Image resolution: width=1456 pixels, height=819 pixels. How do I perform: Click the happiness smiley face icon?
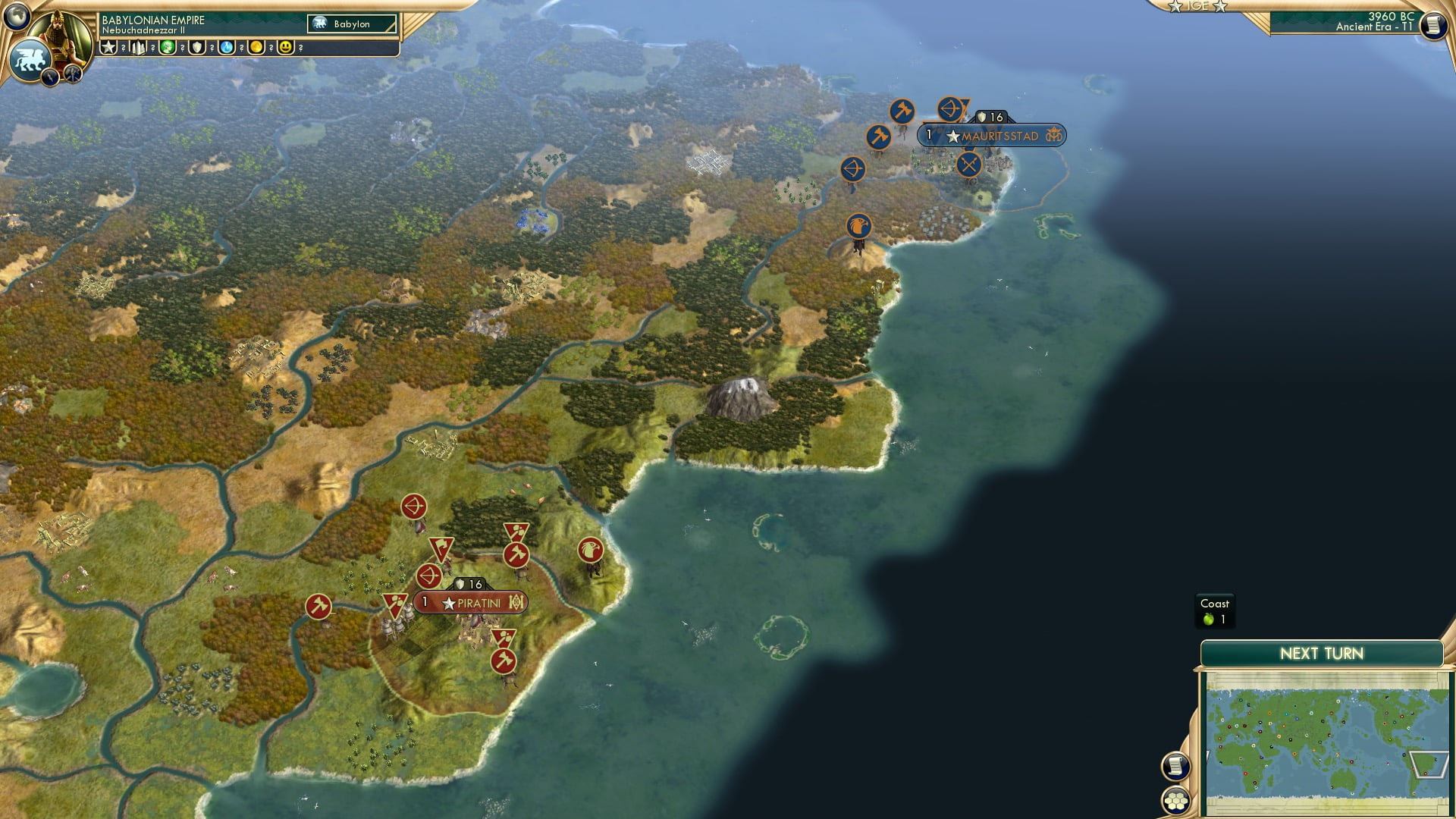(x=287, y=46)
